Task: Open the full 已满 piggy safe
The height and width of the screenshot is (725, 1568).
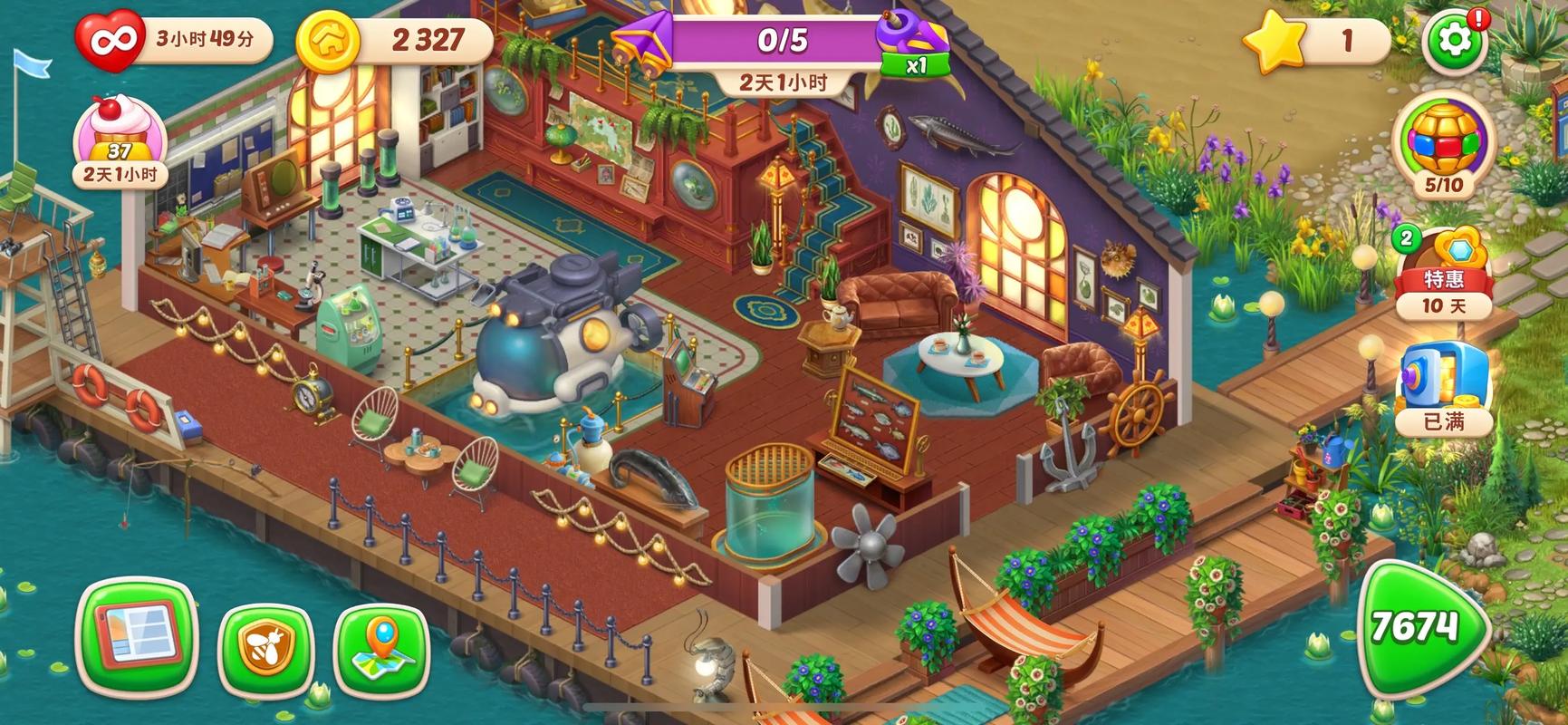Action: 1444,385
